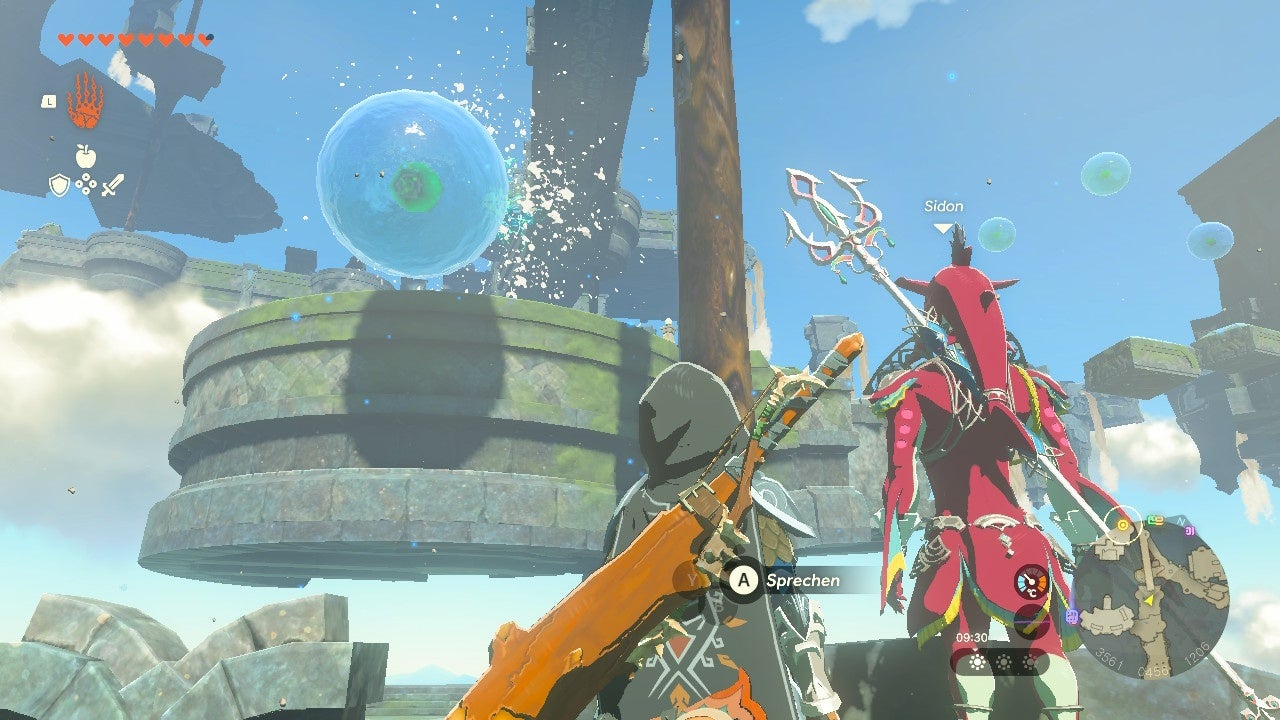Click the L button indicator
Viewport: 1280px width, 720px height.
tap(50, 101)
